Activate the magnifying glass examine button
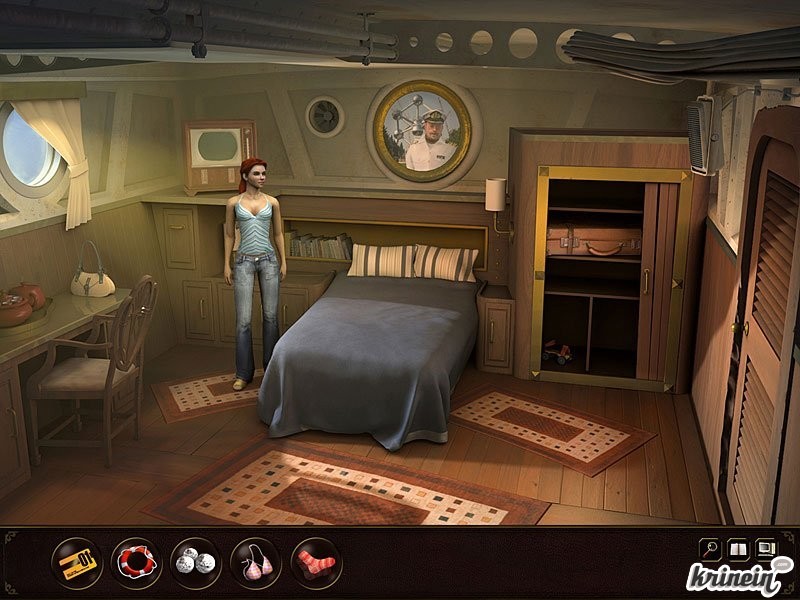The width and height of the screenshot is (800, 600). pyautogui.click(x=709, y=548)
